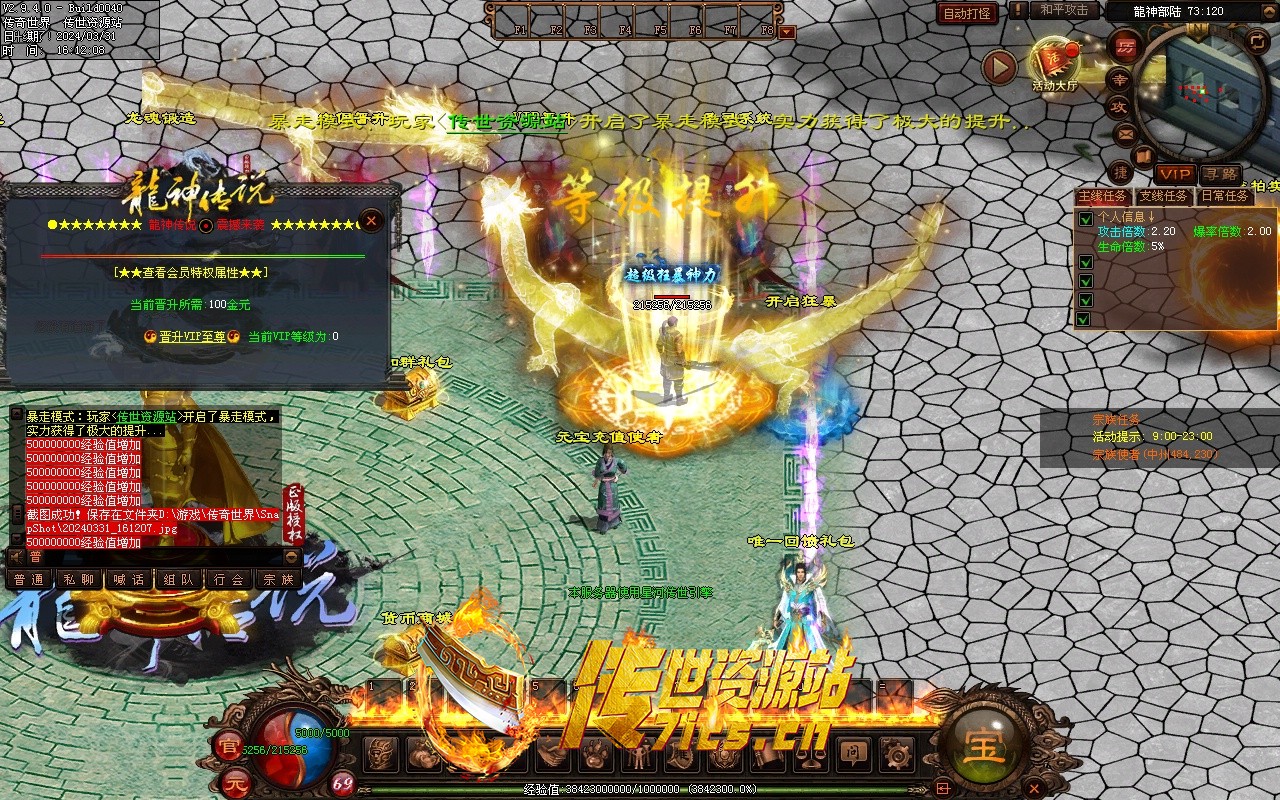The width and height of the screenshot is (1280, 800).
Task: Switch to the 支线任务 tab
Action: coord(1163,197)
